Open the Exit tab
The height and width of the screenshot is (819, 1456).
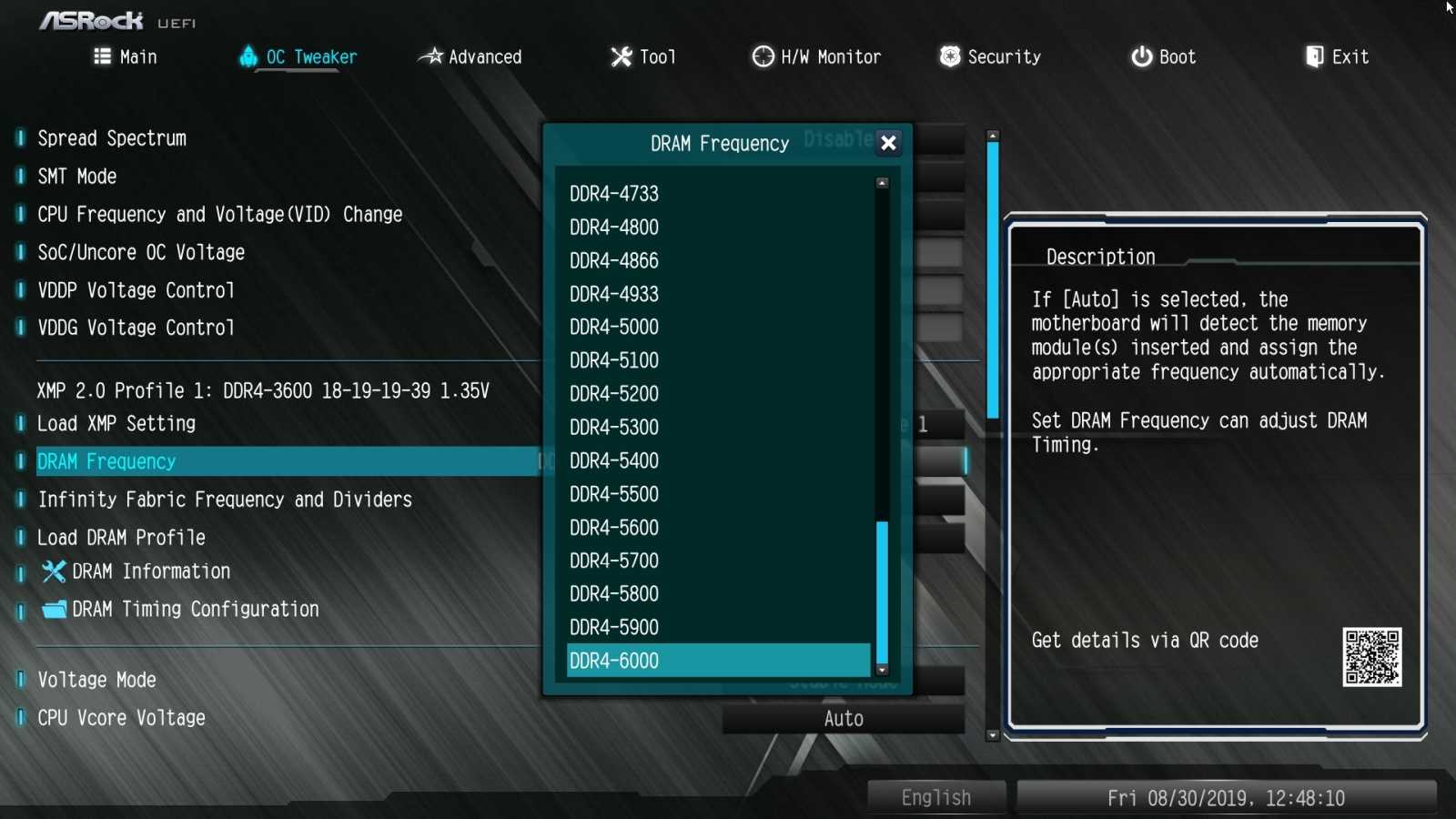[x=1337, y=56]
